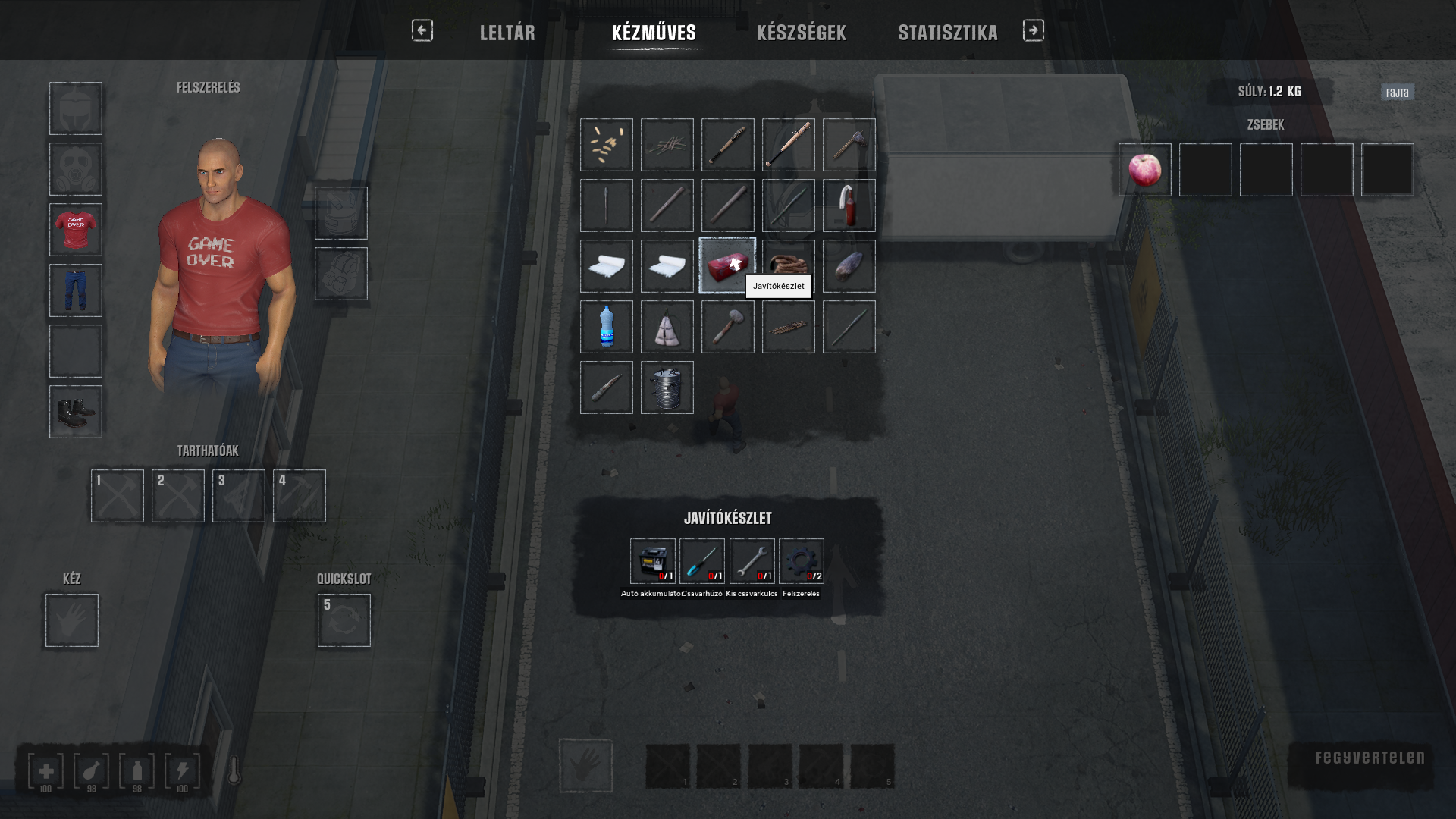Choose the wood chips recipe

coord(606,145)
